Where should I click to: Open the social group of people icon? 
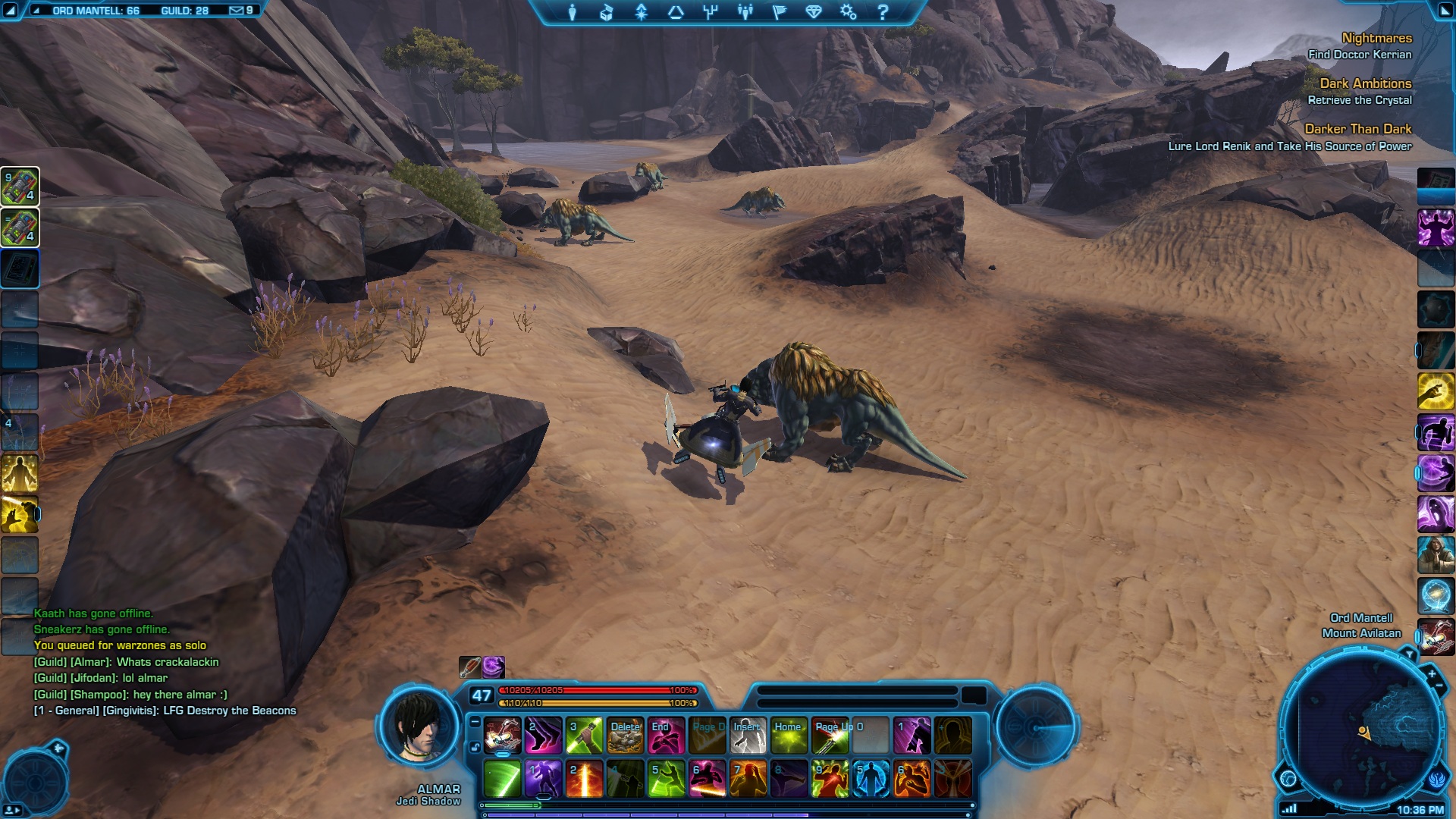click(x=745, y=12)
